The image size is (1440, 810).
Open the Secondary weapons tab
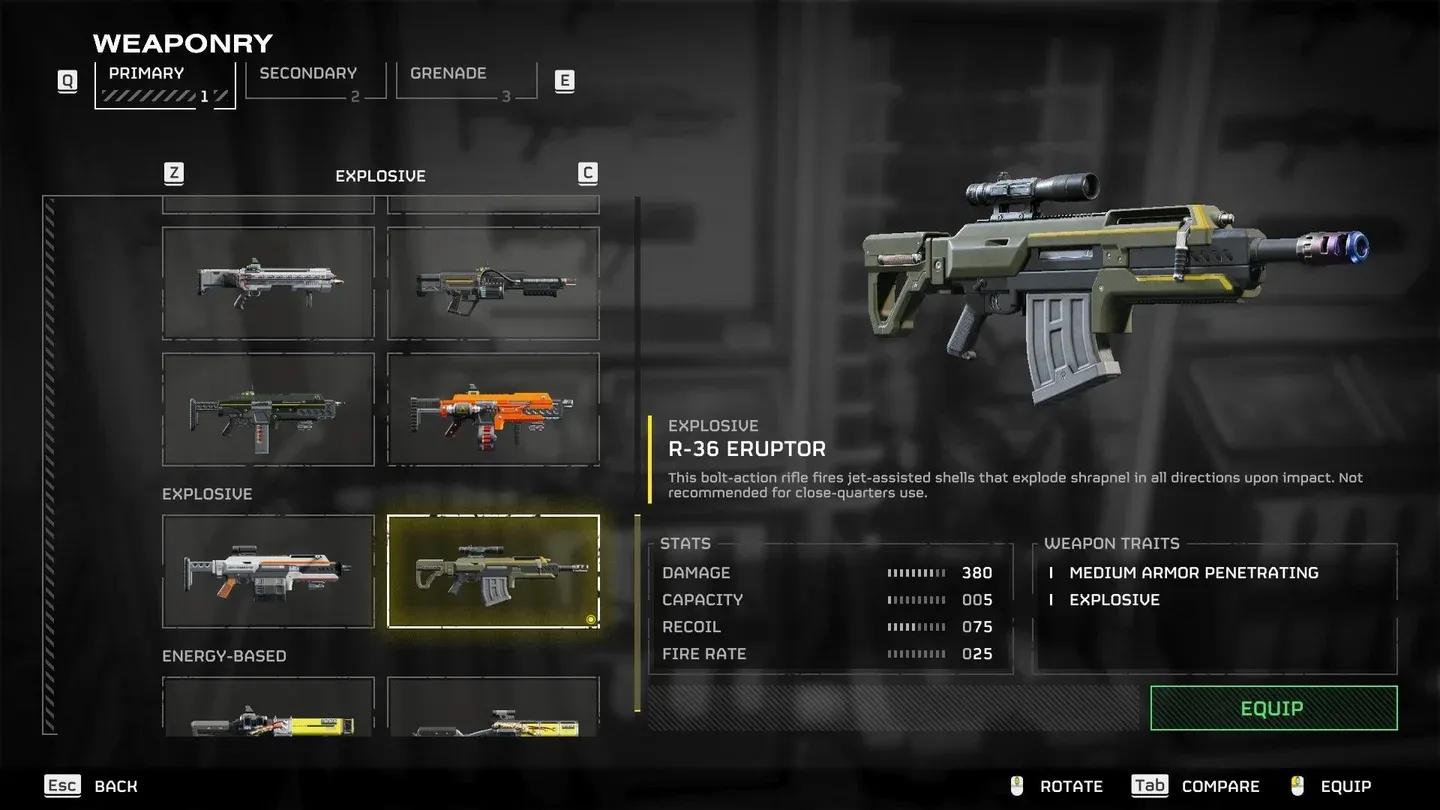(x=315, y=82)
